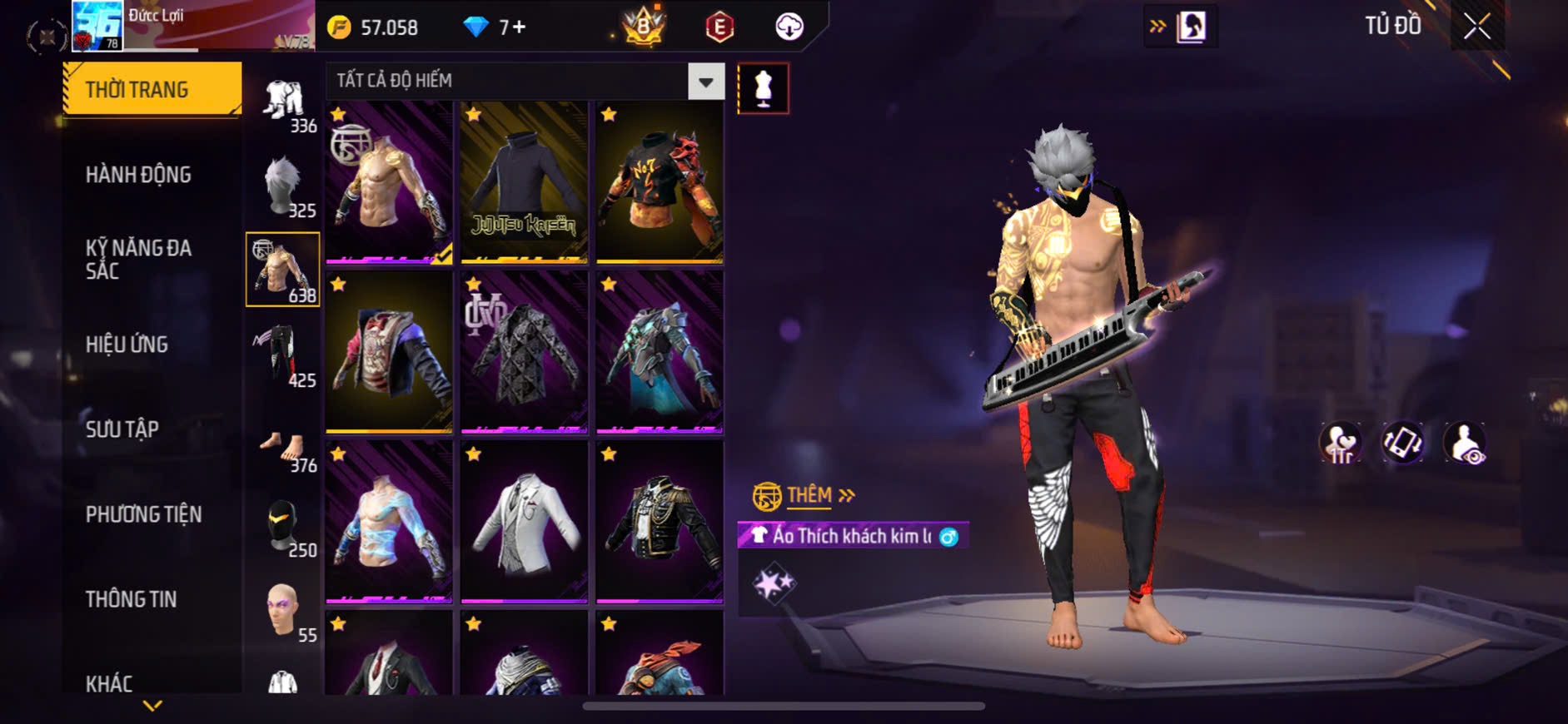Viewport: 1568px width, 724px height.
Task: Select the Kỹ Năng Đa Sắc tab
Action: point(138,260)
